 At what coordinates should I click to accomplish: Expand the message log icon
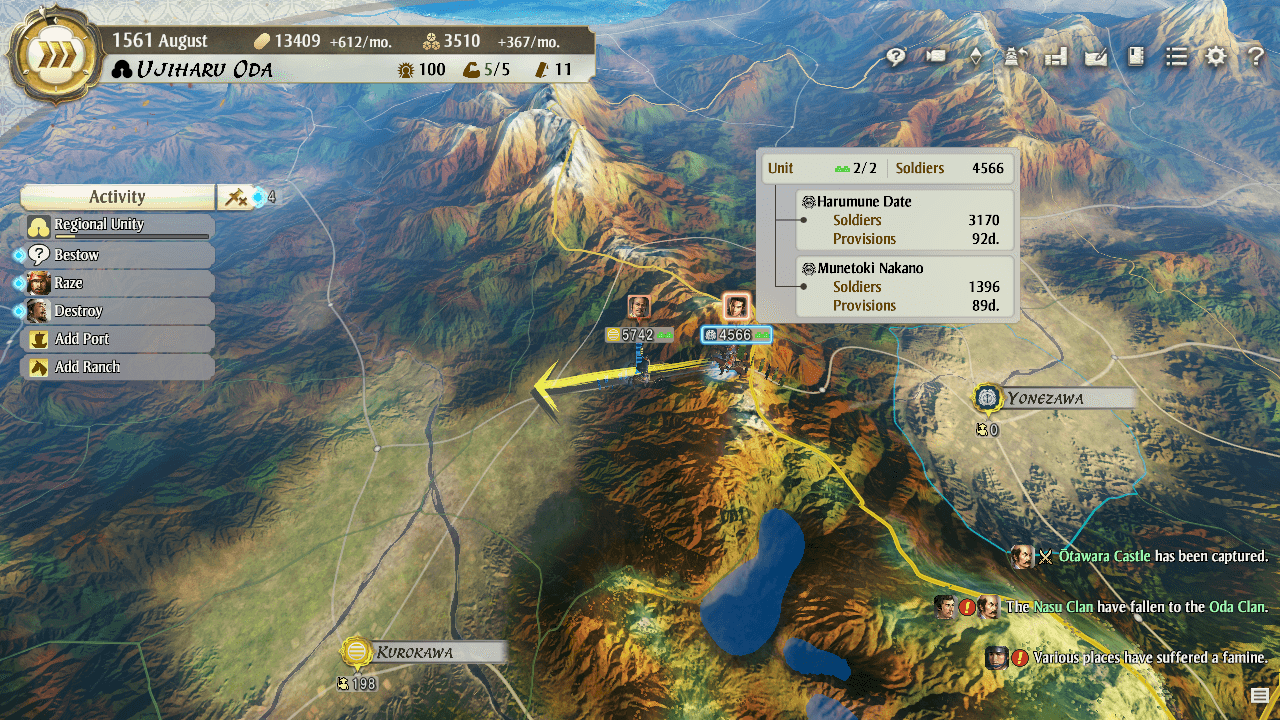[1259, 696]
